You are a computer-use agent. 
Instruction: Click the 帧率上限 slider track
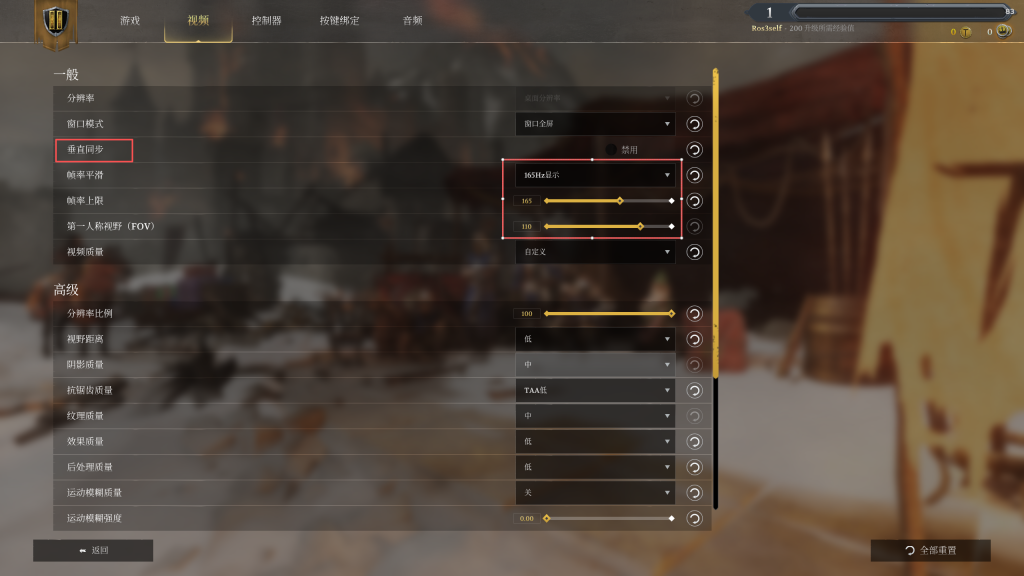coord(608,201)
